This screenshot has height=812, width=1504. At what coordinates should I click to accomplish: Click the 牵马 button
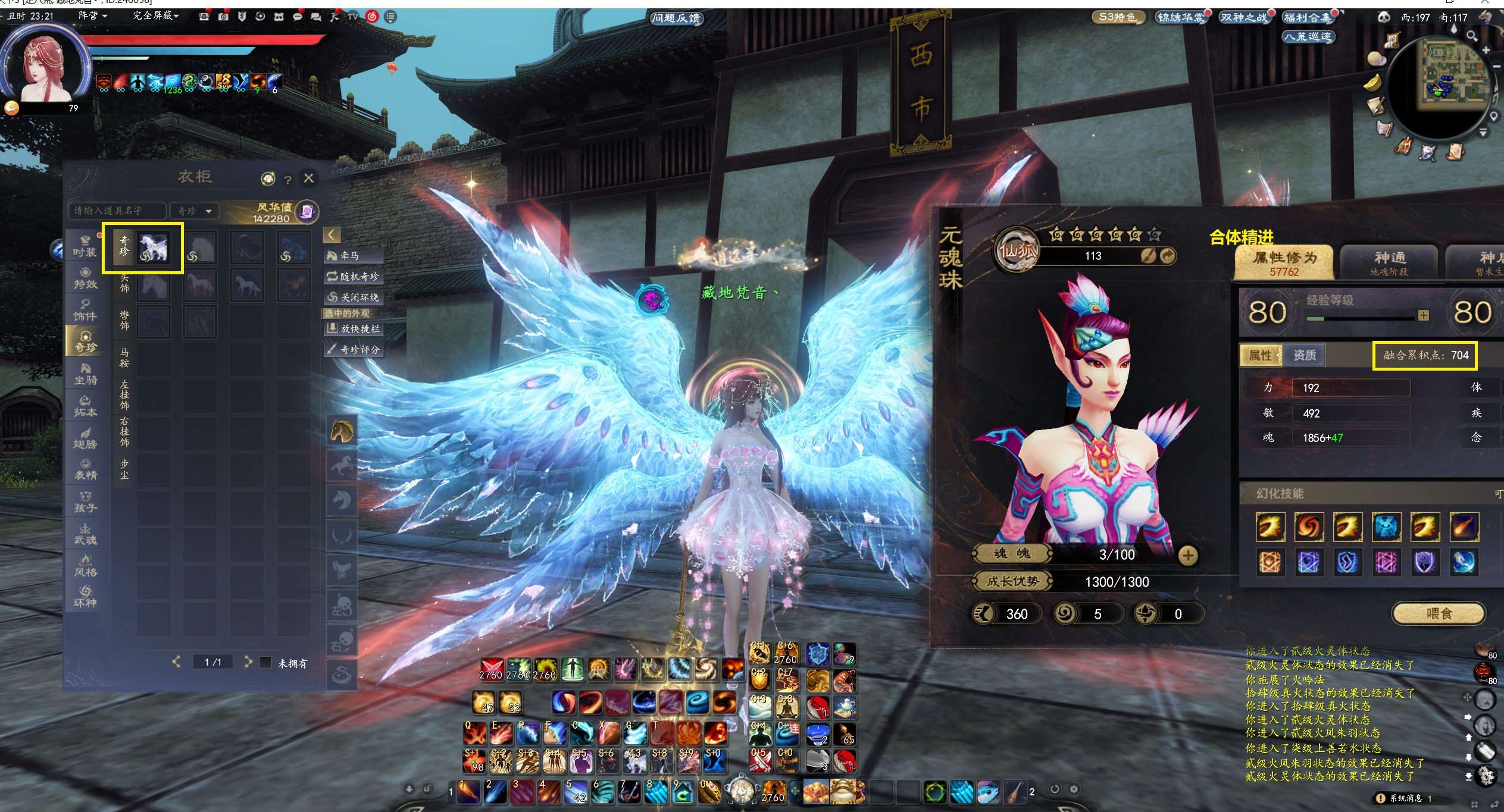pos(352,256)
